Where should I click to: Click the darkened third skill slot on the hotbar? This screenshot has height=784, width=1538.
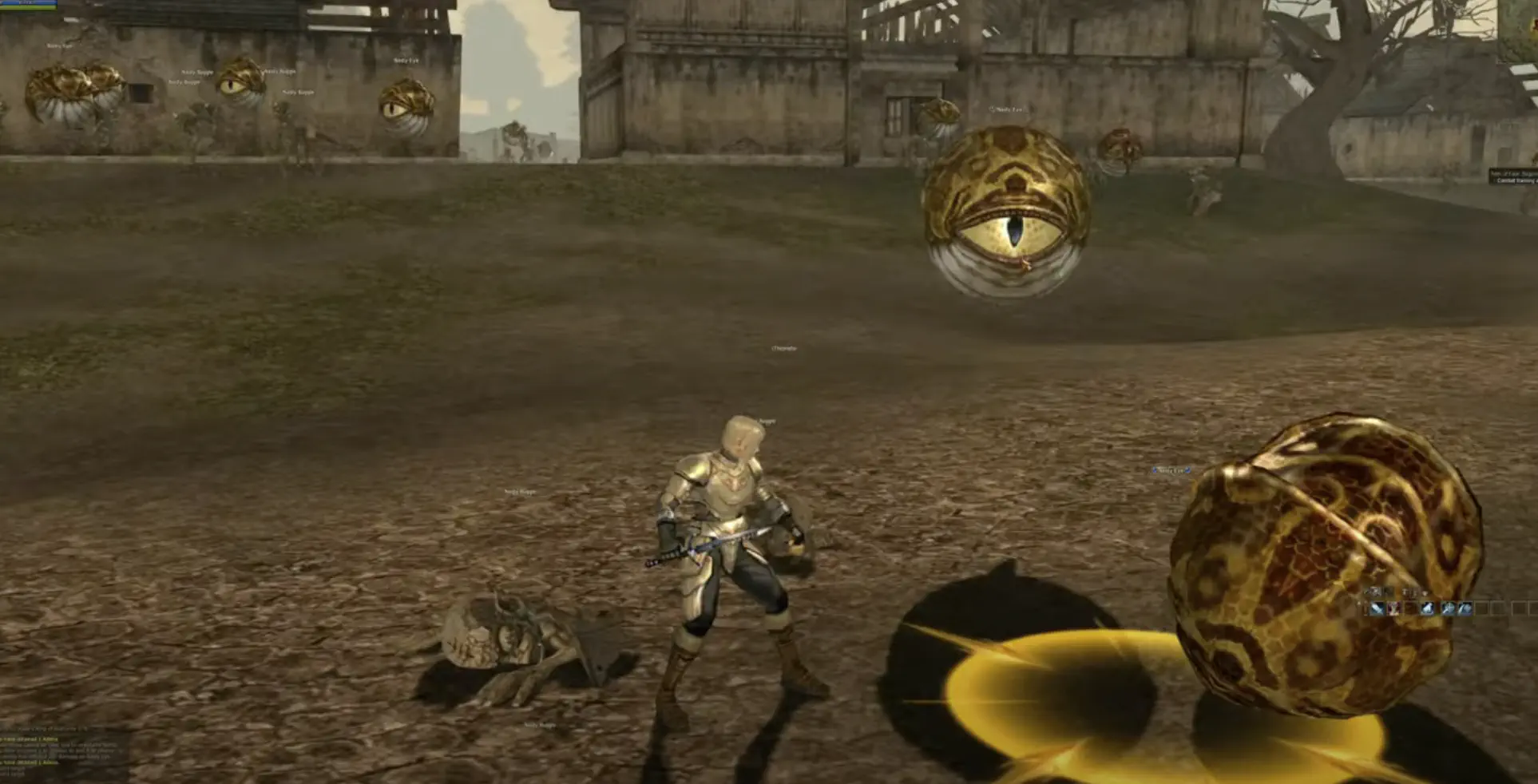1410,608
